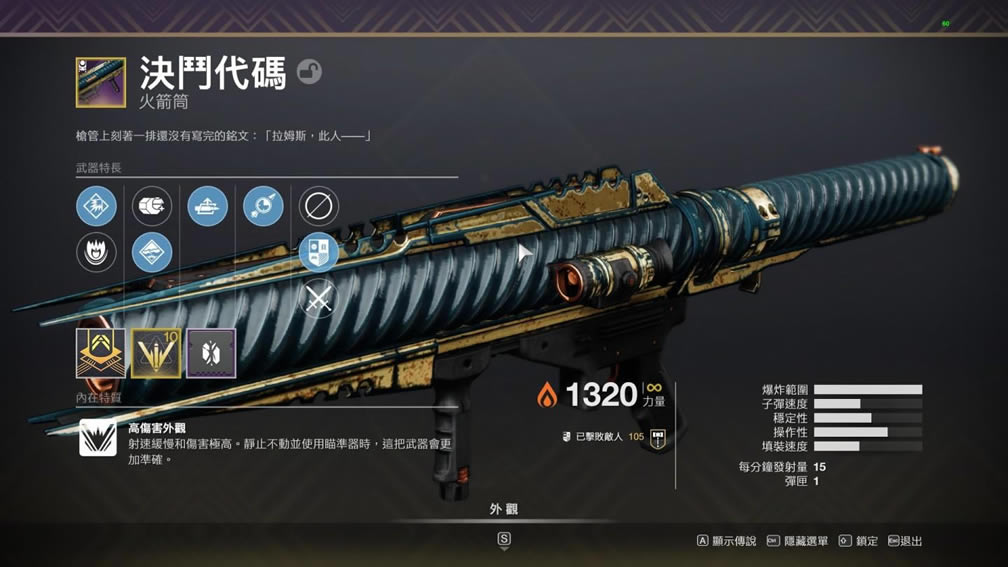Switch to the crossed swords tracker
The image size is (1008, 567).
318,299
